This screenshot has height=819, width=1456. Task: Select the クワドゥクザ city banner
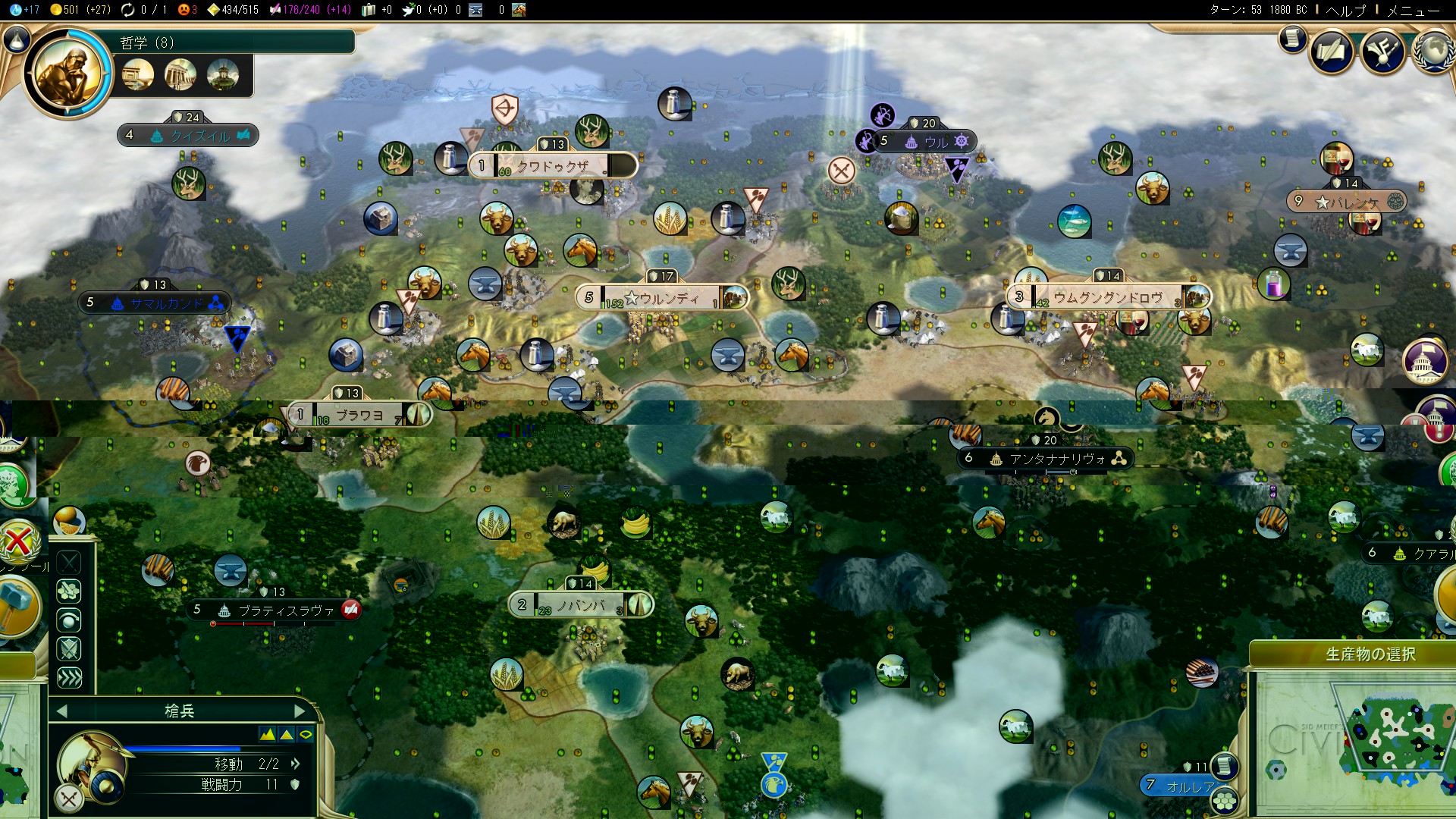pos(552,165)
